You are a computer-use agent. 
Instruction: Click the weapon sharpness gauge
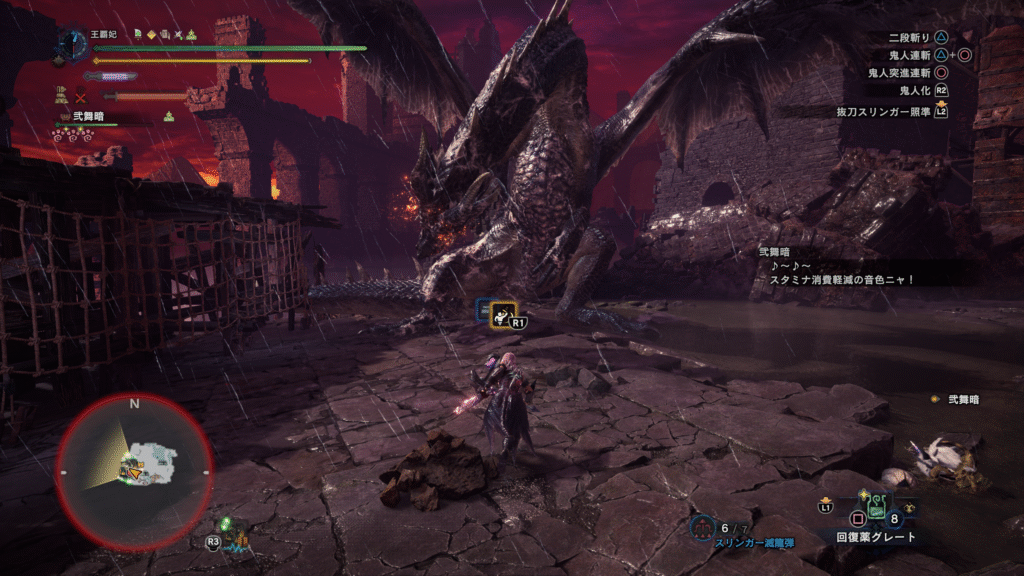110,76
